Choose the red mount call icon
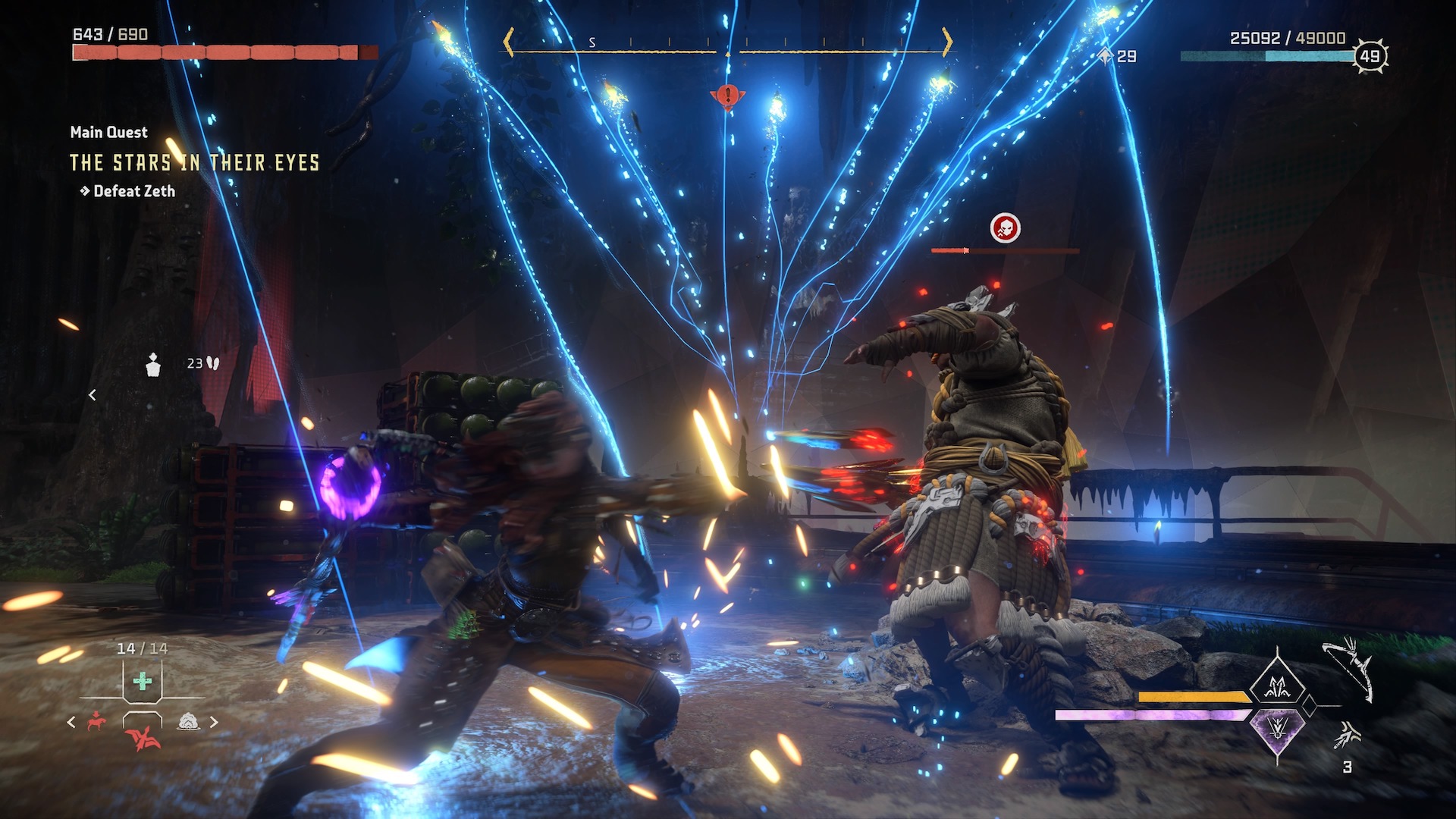The image size is (1456, 819). [x=96, y=721]
